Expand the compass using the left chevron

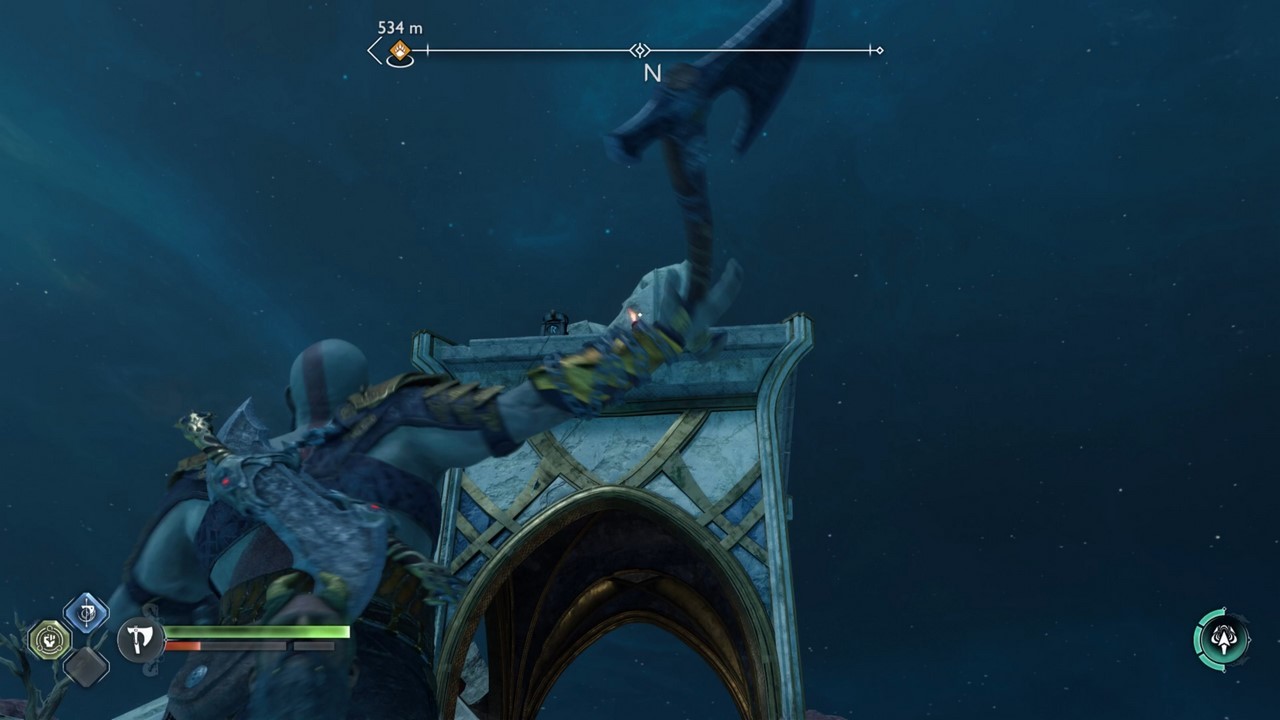[373, 50]
